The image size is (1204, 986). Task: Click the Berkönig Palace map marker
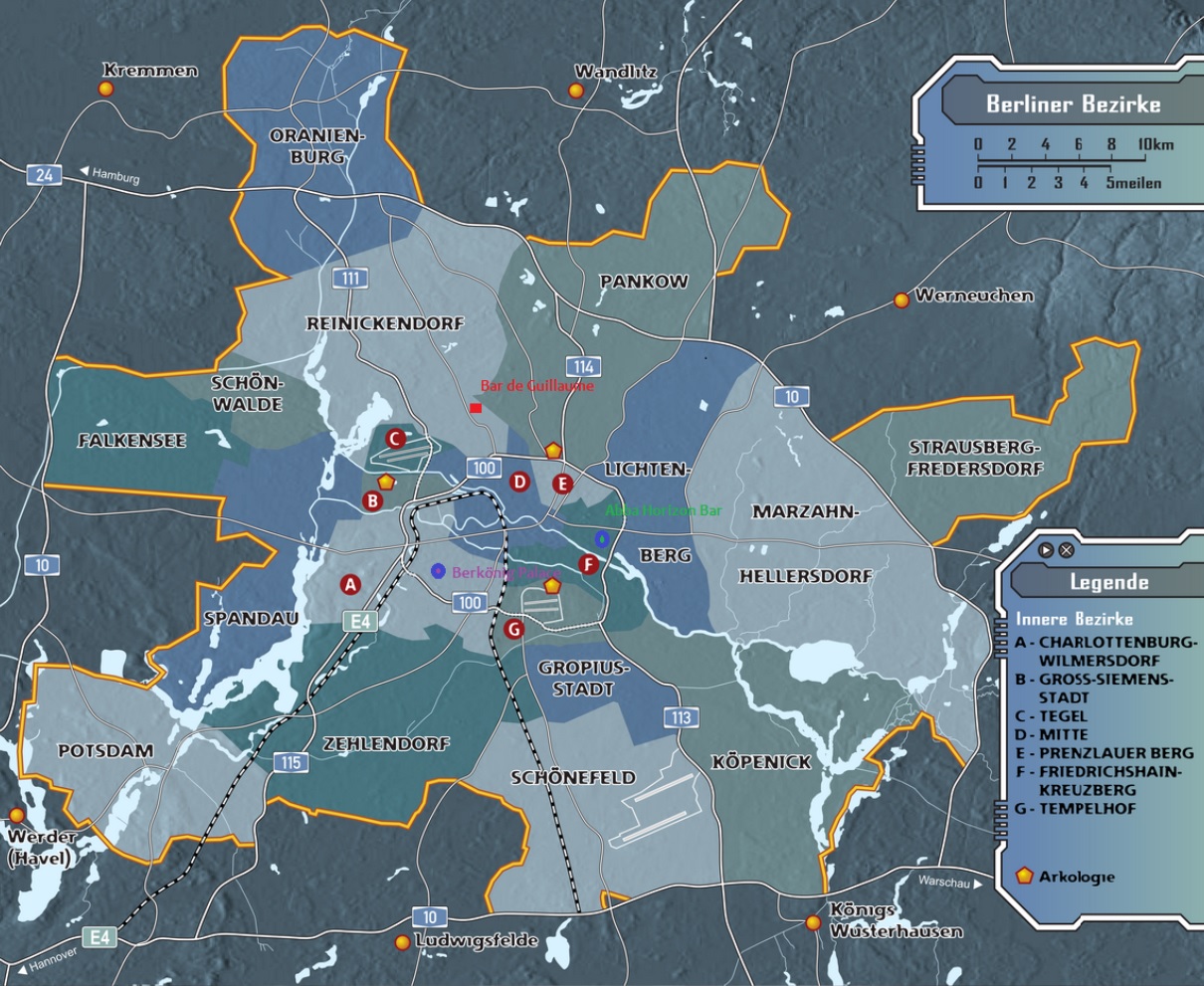[438, 570]
